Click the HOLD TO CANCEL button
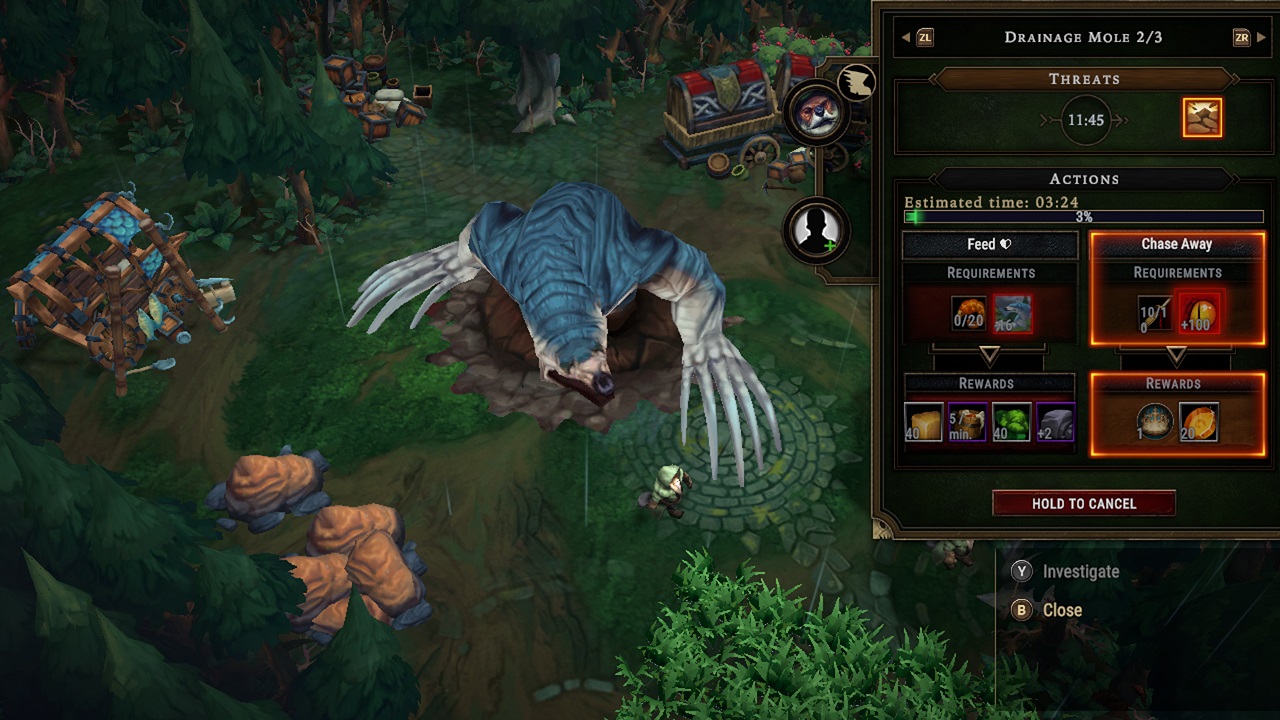This screenshot has width=1280, height=720. (x=1083, y=504)
